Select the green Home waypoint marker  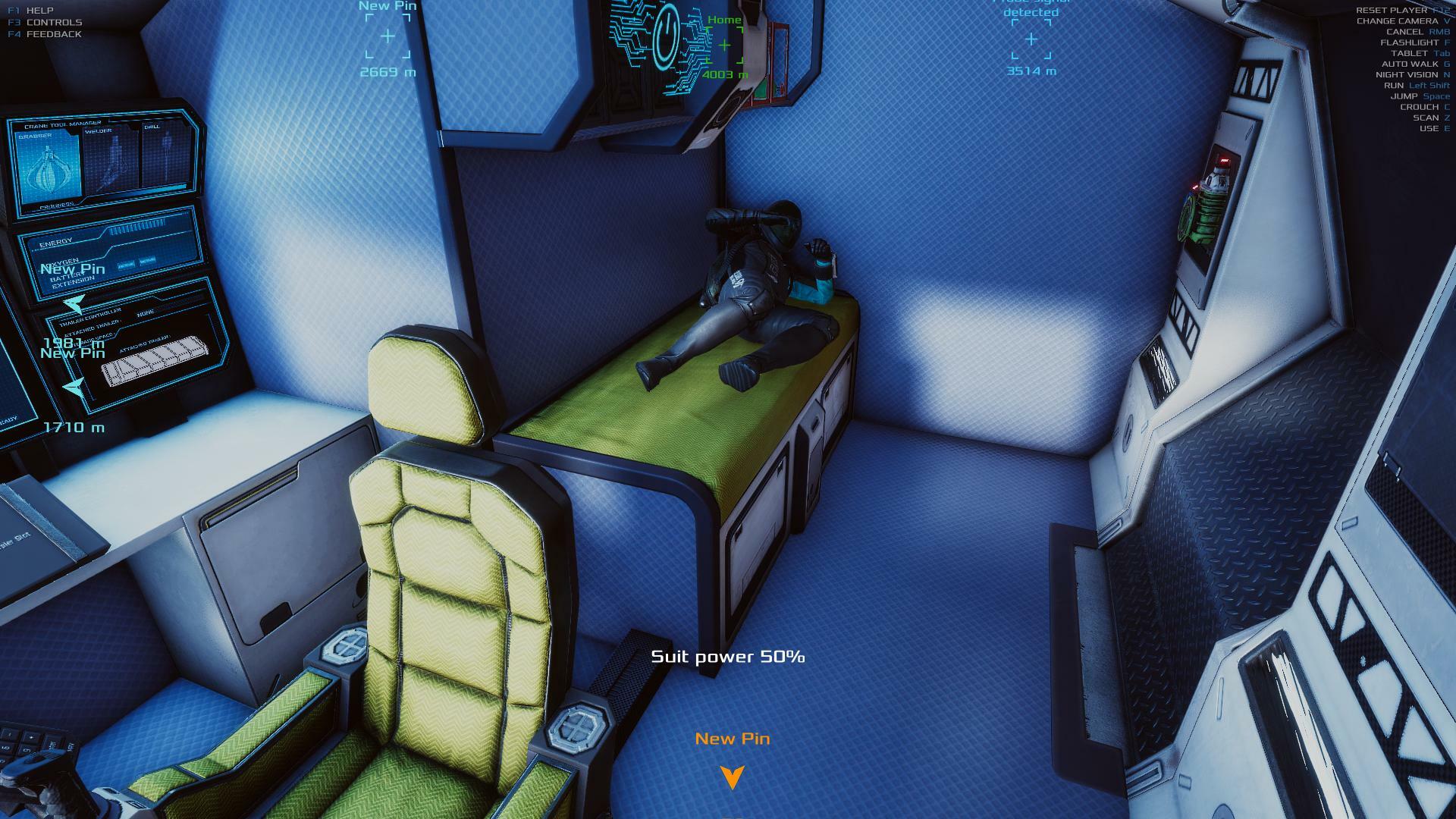724,45
